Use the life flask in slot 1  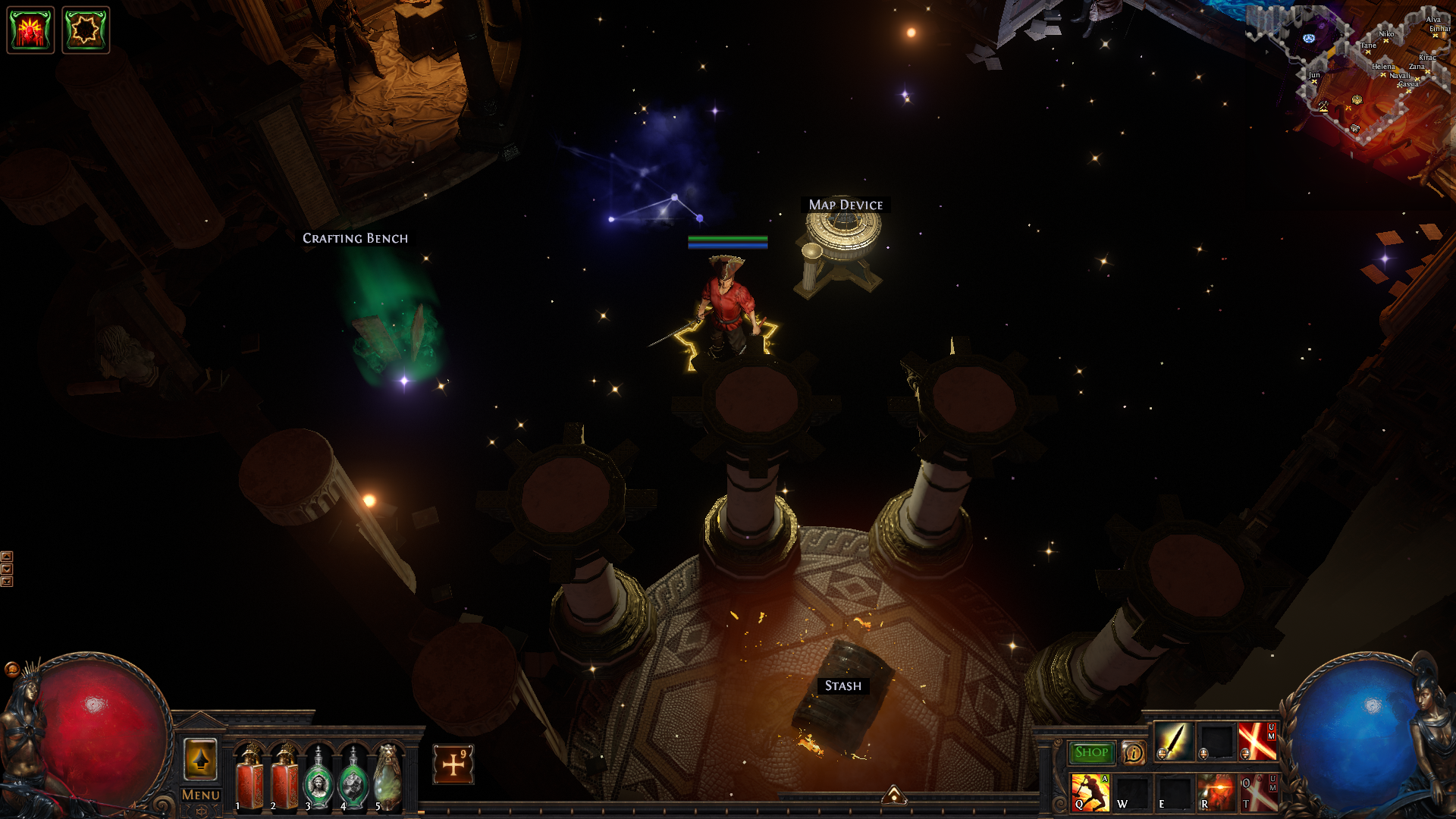249,779
